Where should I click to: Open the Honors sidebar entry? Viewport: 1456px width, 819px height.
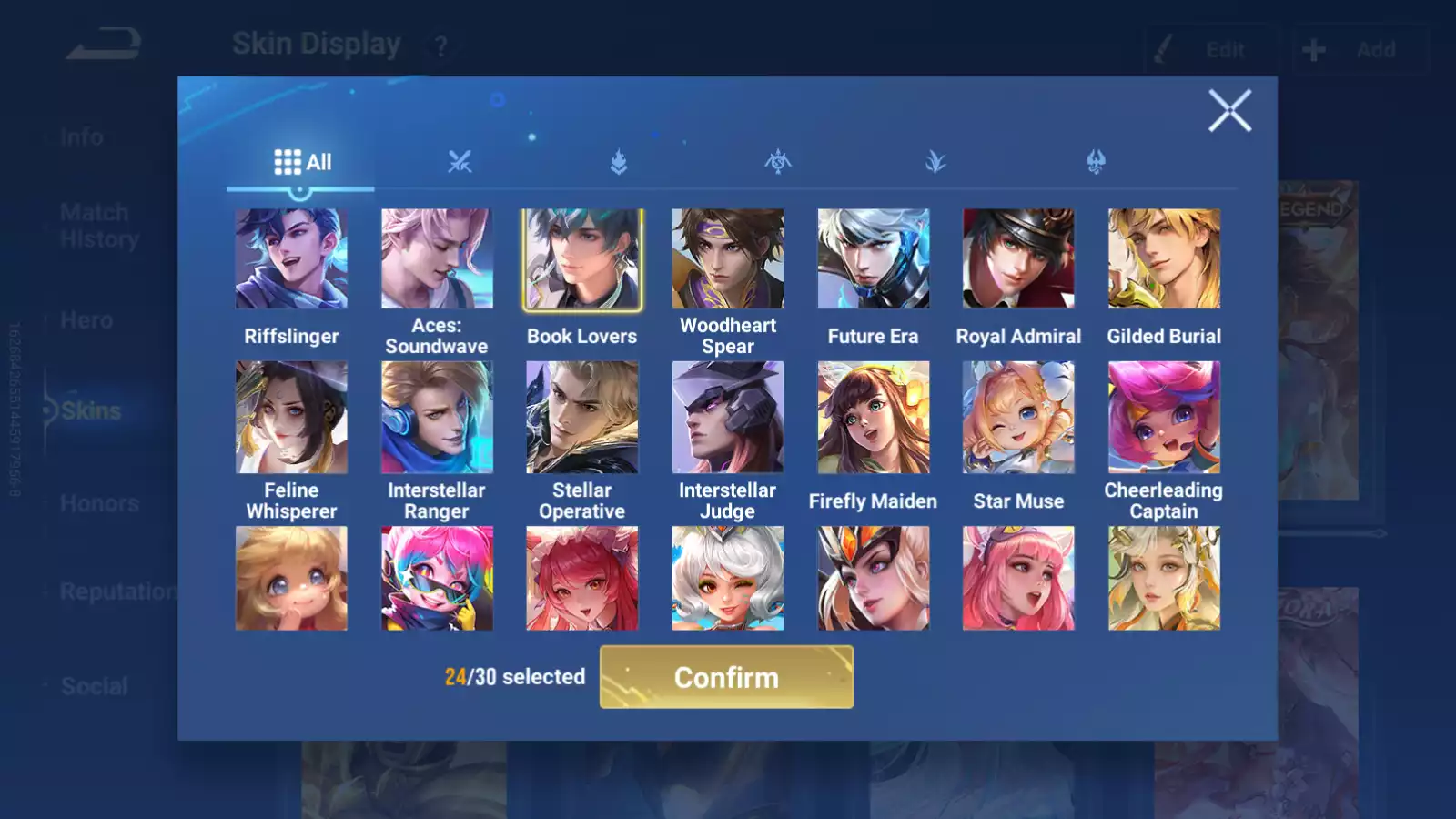point(98,503)
